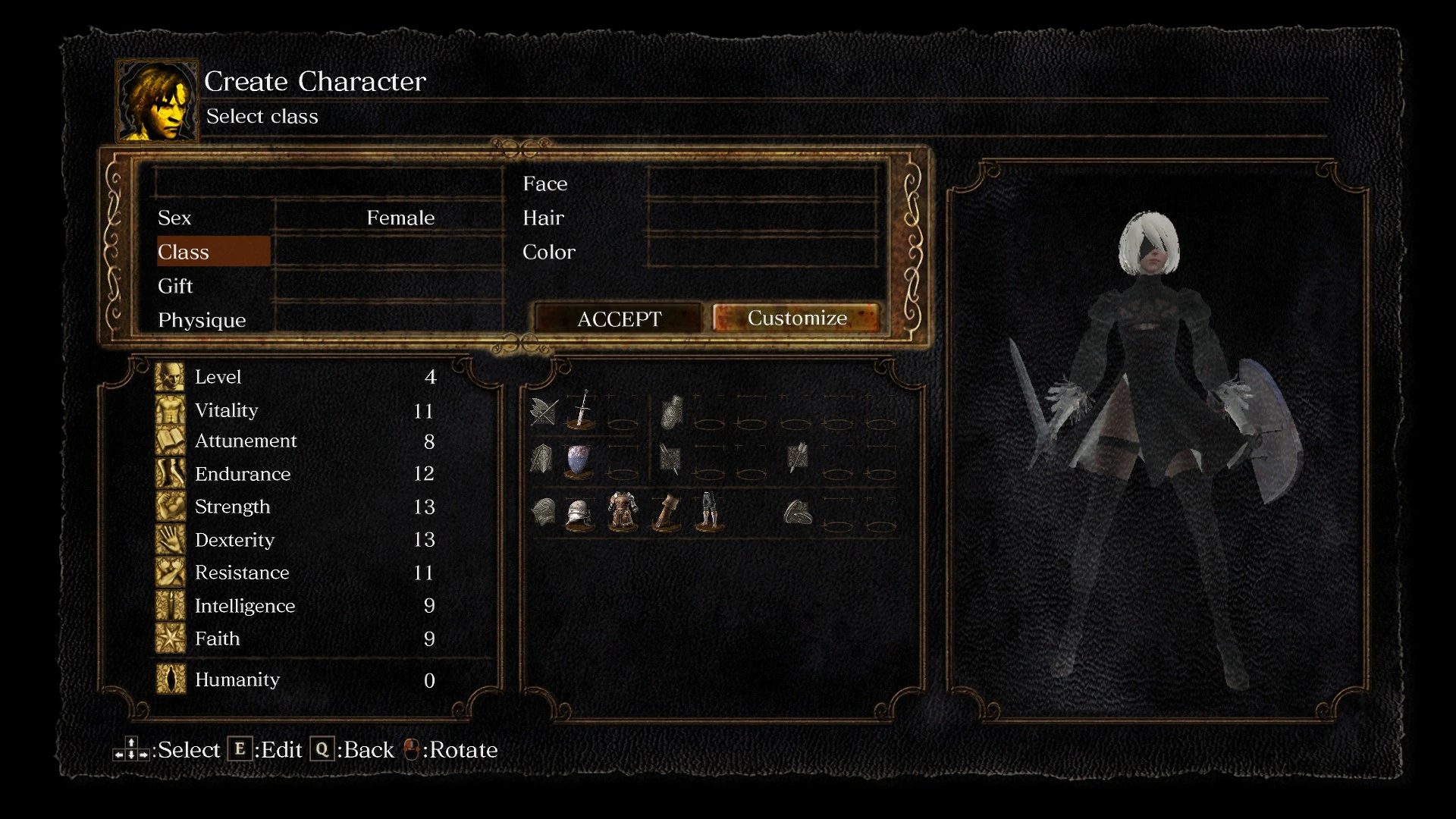Click the blue heater shield slot
Image resolution: width=1456 pixels, height=819 pixels.
[x=578, y=460]
